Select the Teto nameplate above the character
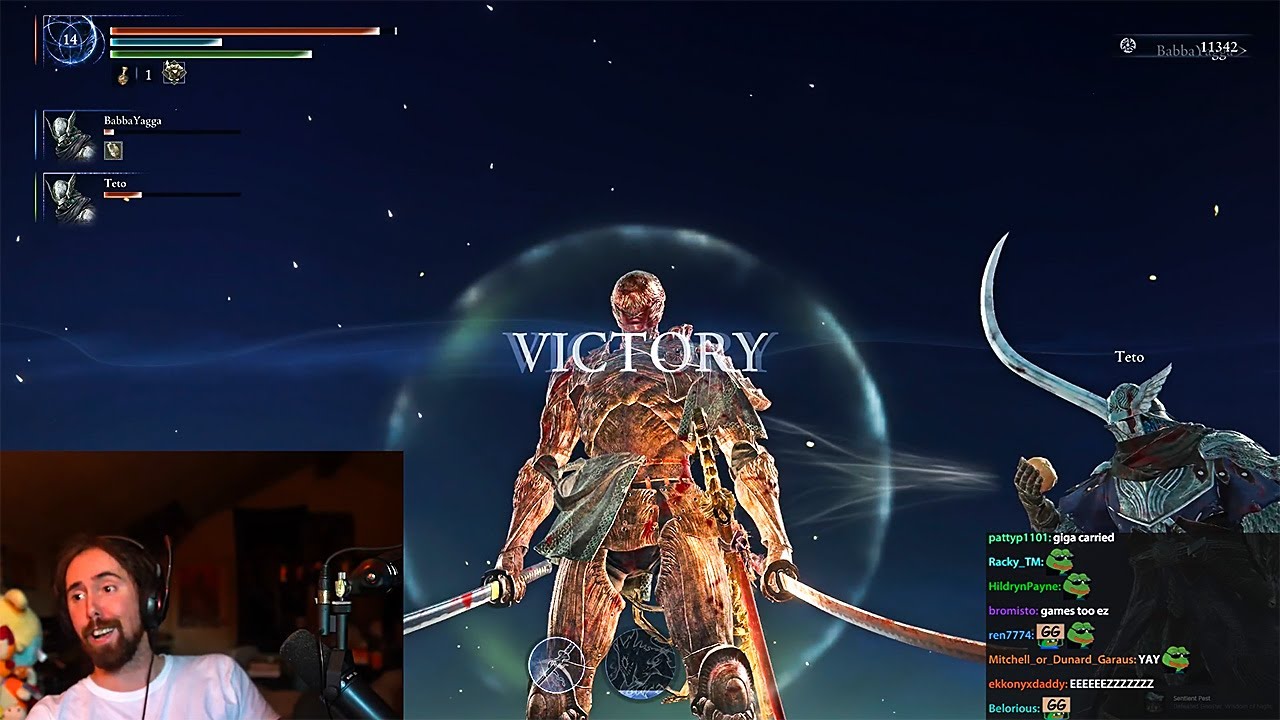 point(1128,357)
